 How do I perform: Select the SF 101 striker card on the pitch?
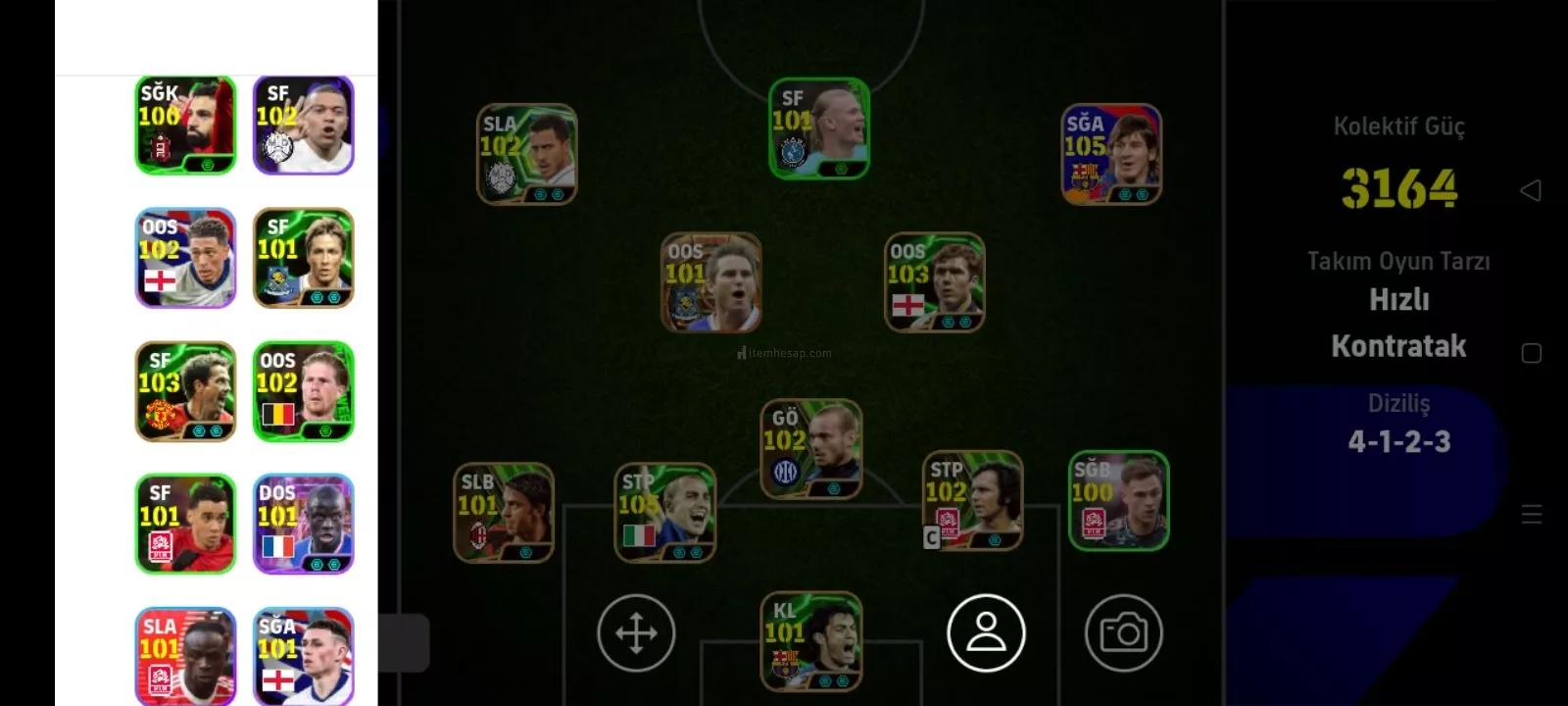pyautogui.click(x=818, y=128)
